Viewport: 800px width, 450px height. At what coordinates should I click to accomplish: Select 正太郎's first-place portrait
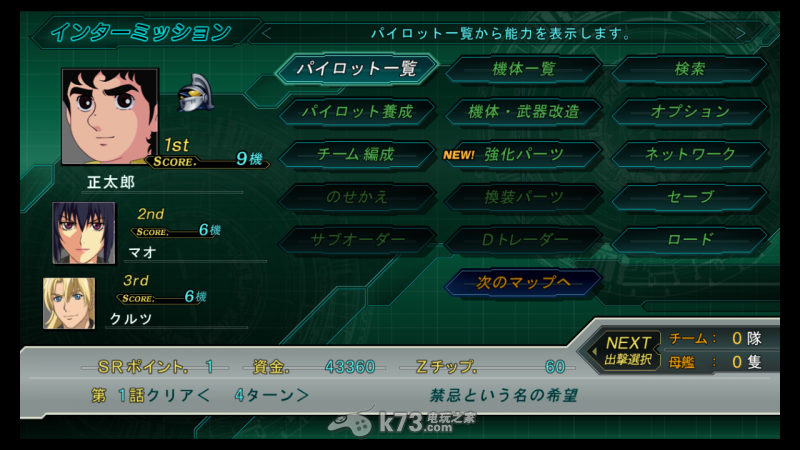[110, 116]
